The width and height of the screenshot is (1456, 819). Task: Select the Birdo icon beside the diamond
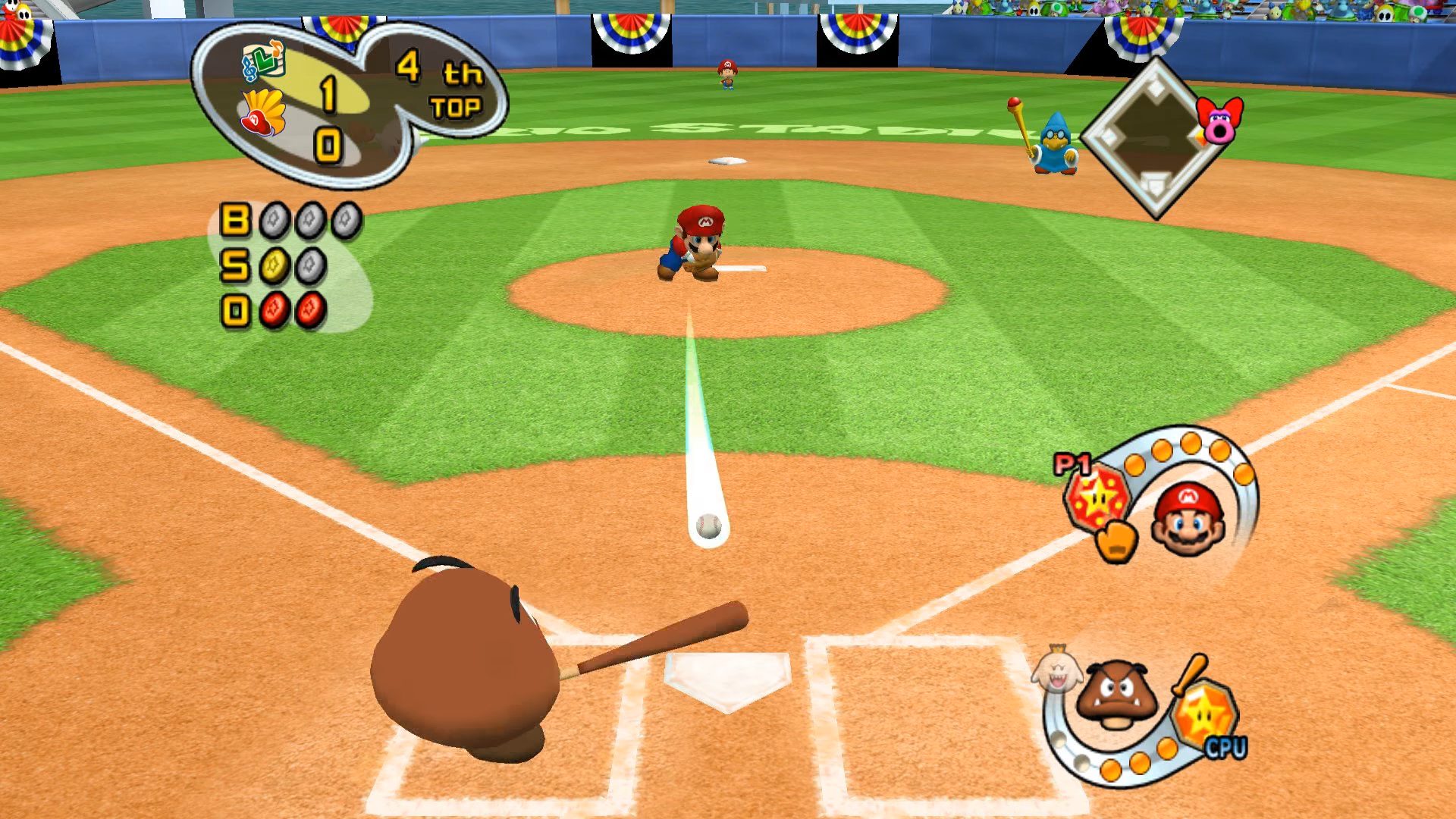[x=1219, y=121]
